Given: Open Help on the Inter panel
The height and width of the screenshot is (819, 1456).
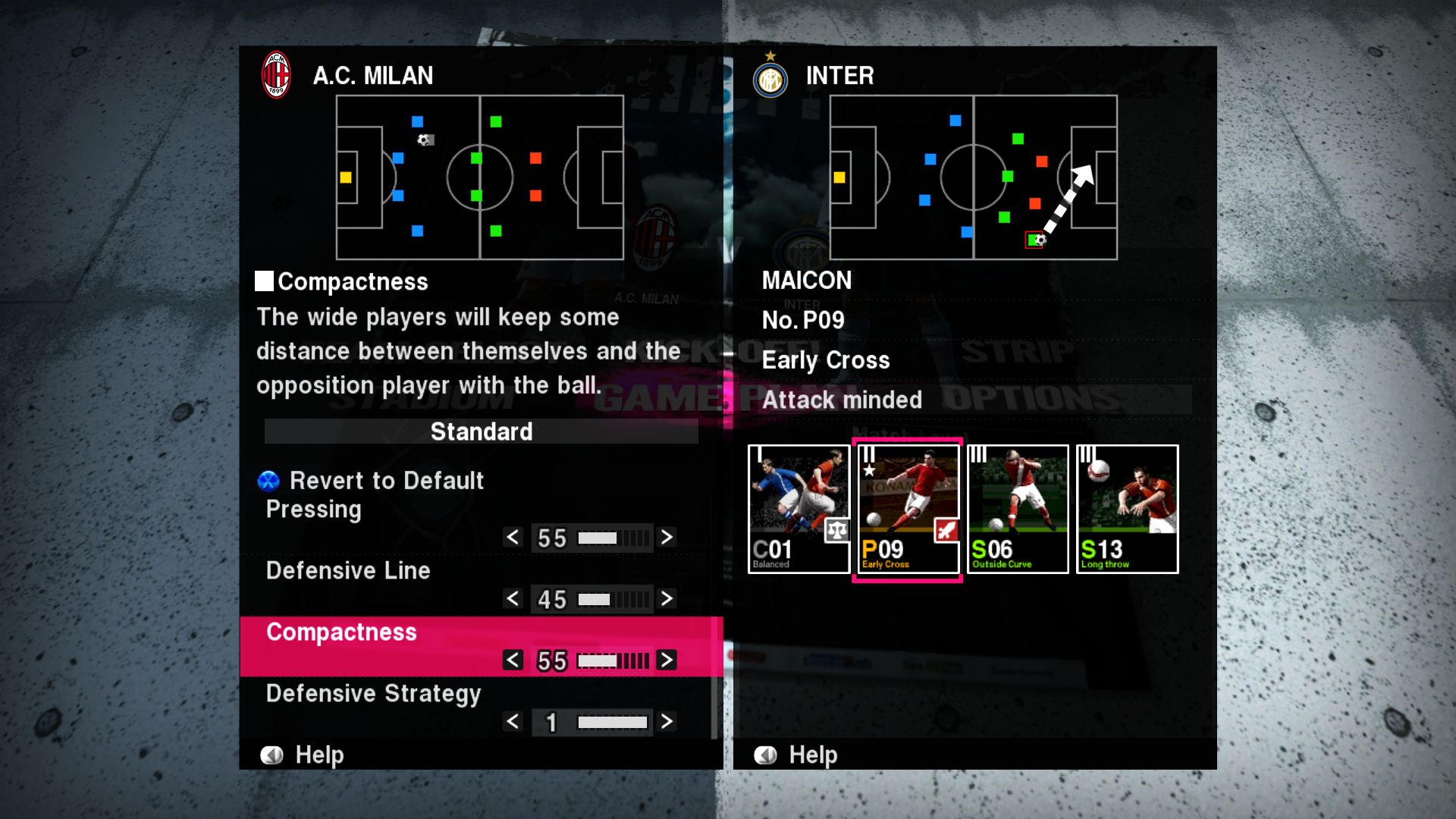Looking at the screenshot, I should click(797, 755).
